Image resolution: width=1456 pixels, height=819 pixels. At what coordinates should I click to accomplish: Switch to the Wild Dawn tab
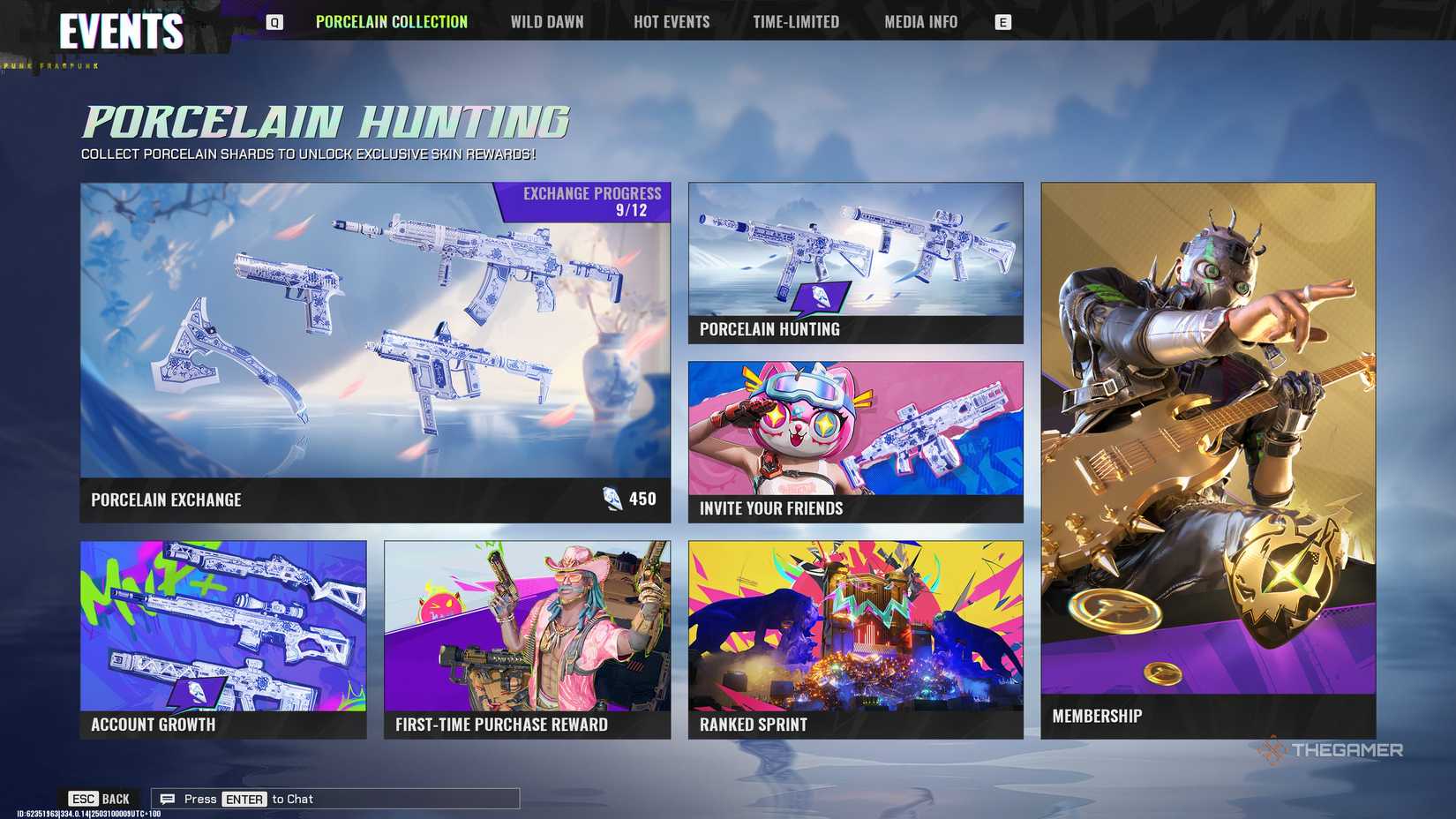coord(547,22)
